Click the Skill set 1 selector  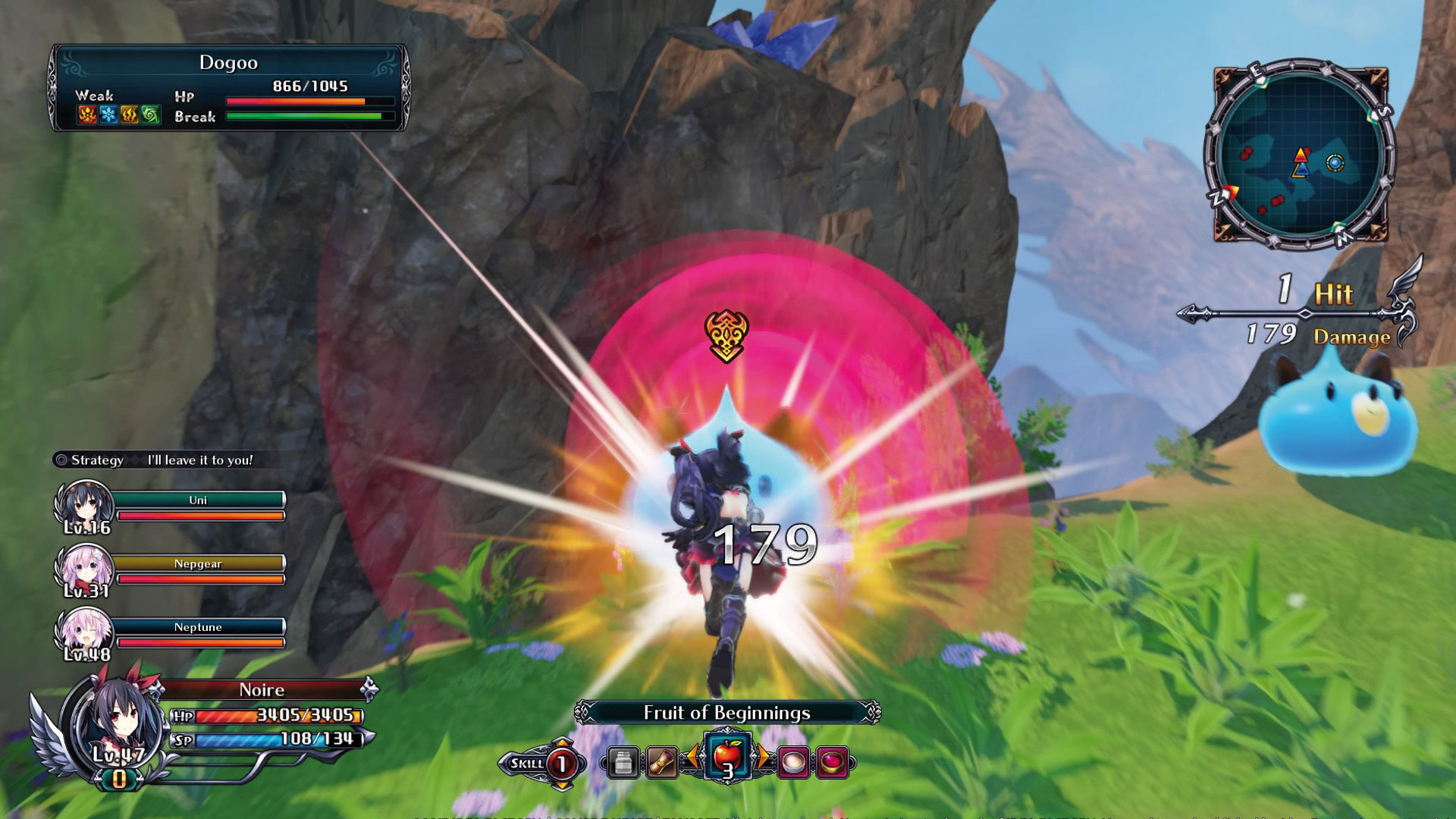point(561,764)
